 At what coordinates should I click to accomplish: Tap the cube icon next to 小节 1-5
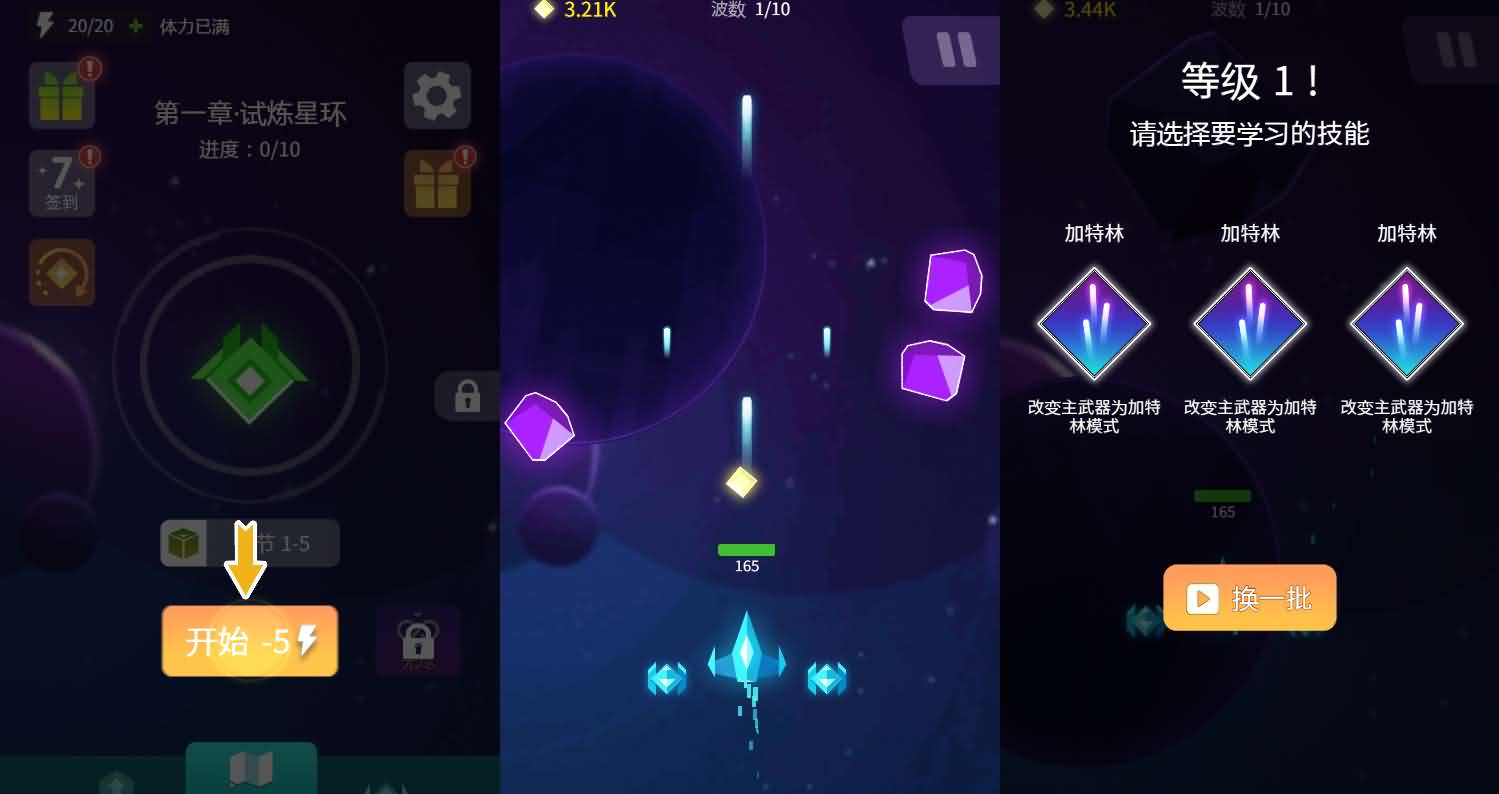click(x=184, y=542)
